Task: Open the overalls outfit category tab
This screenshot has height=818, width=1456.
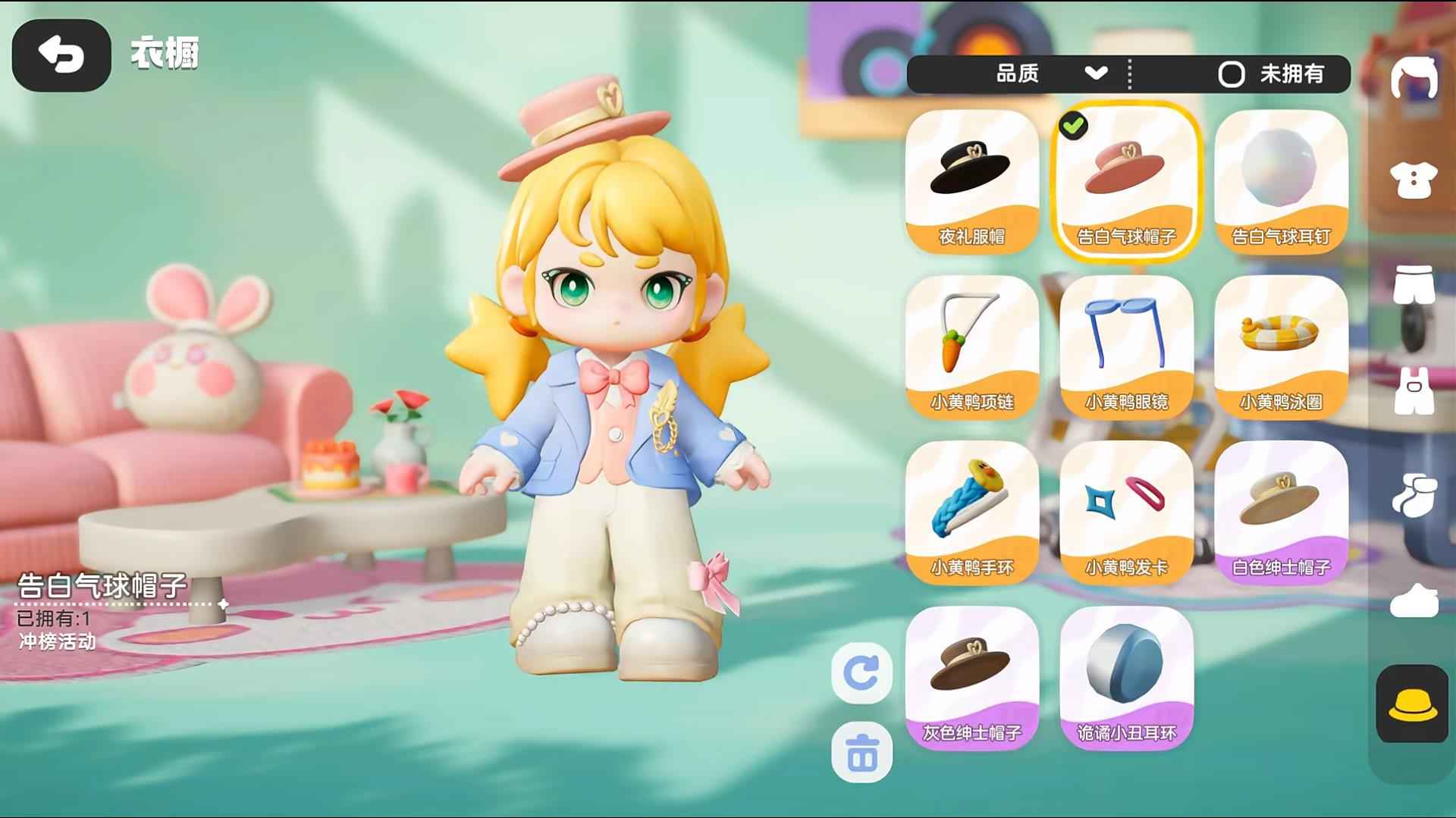Action: (x=1414, y=391)
